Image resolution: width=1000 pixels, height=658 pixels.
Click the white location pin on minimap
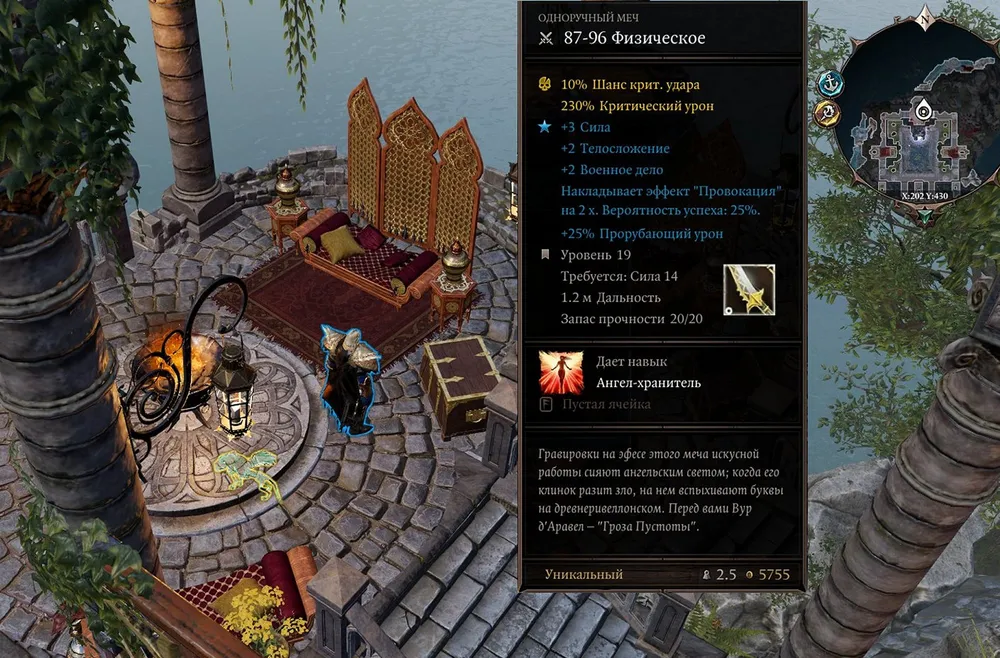pos(924,110)
